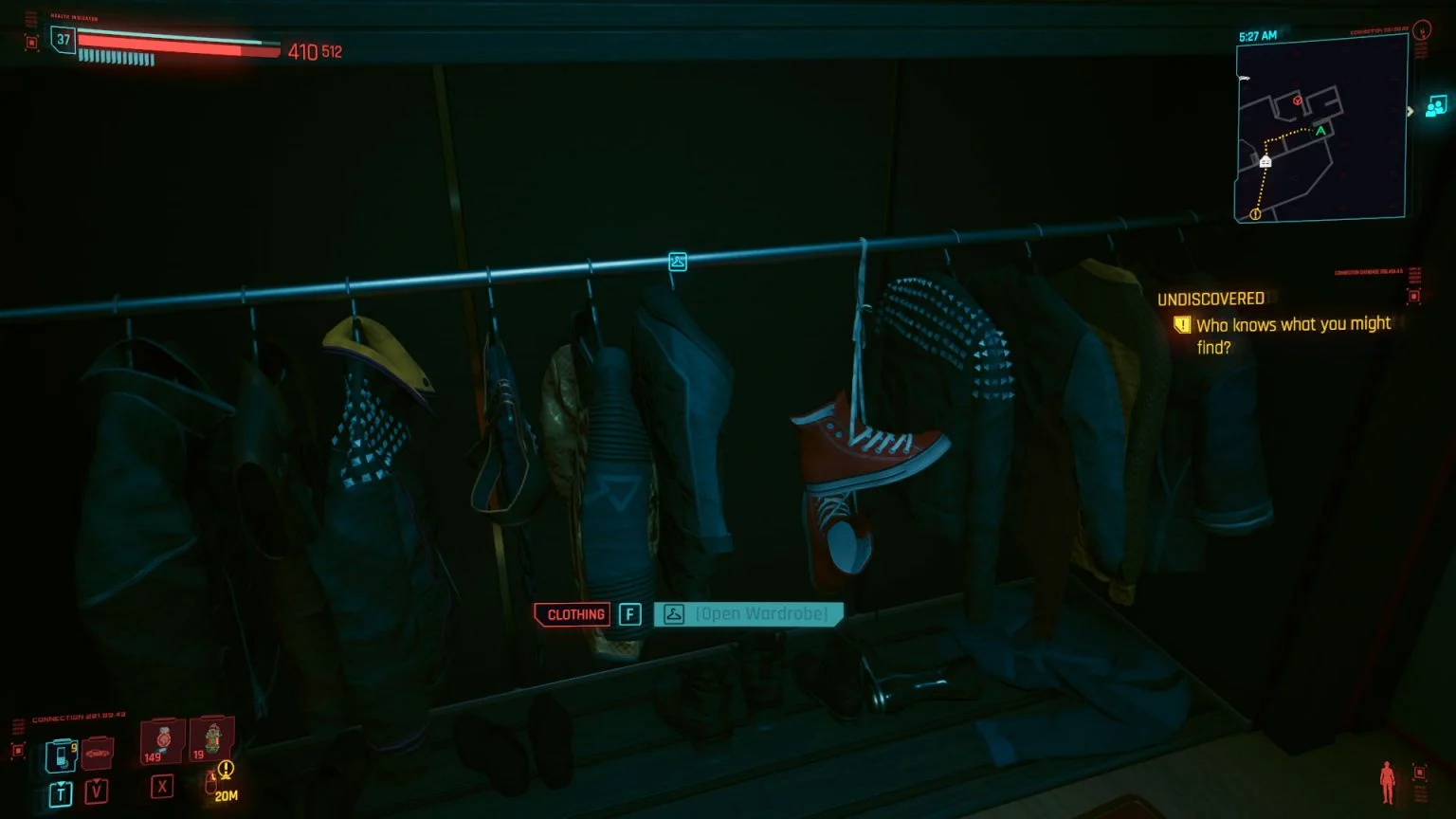This screenshot has height=819, width=1456.
Task: Select the yellow quest marker on the minimap
Action: pyautogui.click(x=1255, y=214)
